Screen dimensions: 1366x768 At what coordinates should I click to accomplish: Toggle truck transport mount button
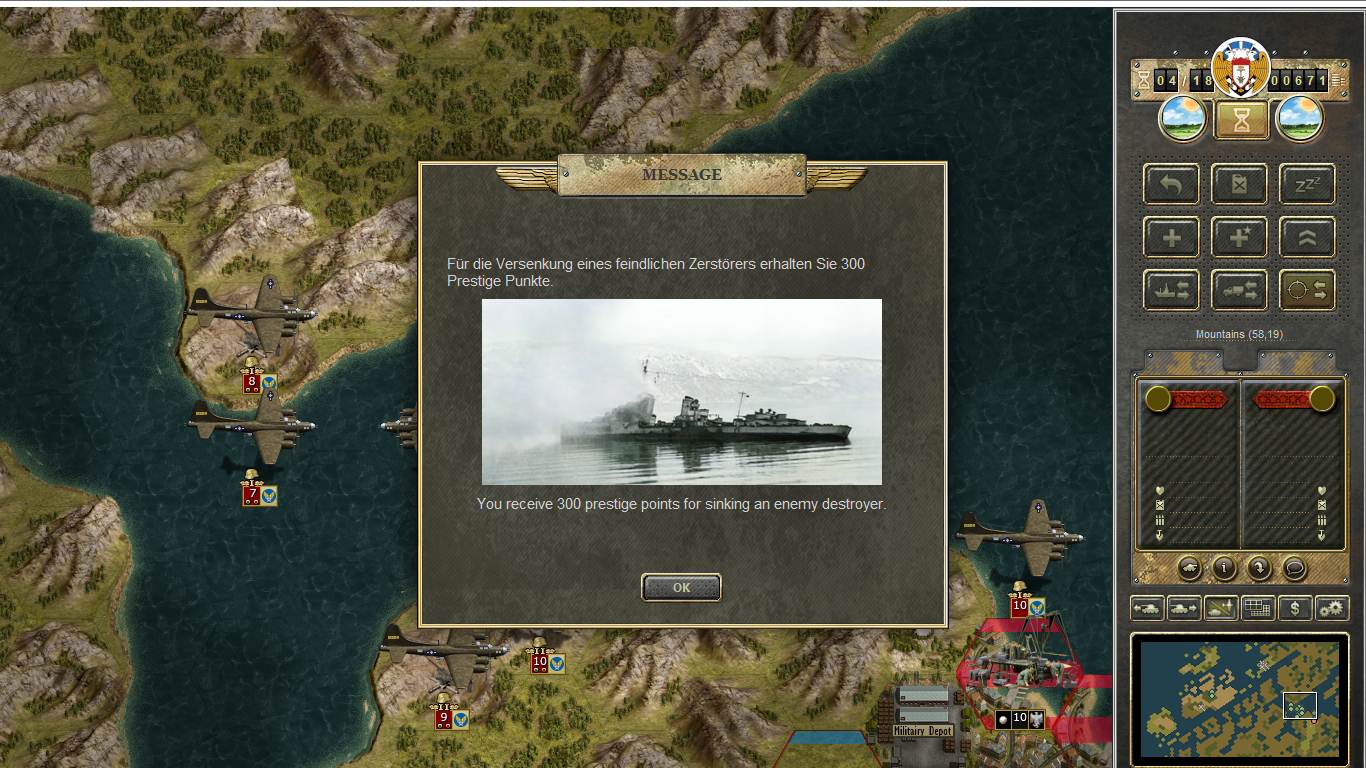click(x=1239, y=290)
